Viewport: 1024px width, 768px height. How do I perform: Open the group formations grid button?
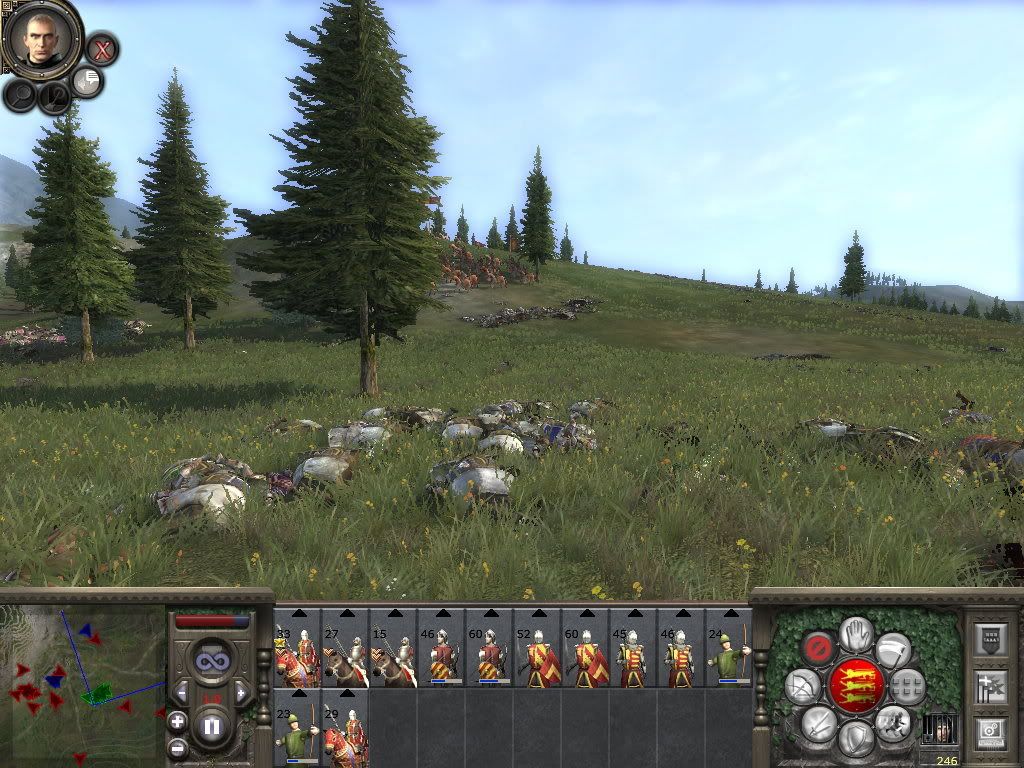(x=908, y=687)
